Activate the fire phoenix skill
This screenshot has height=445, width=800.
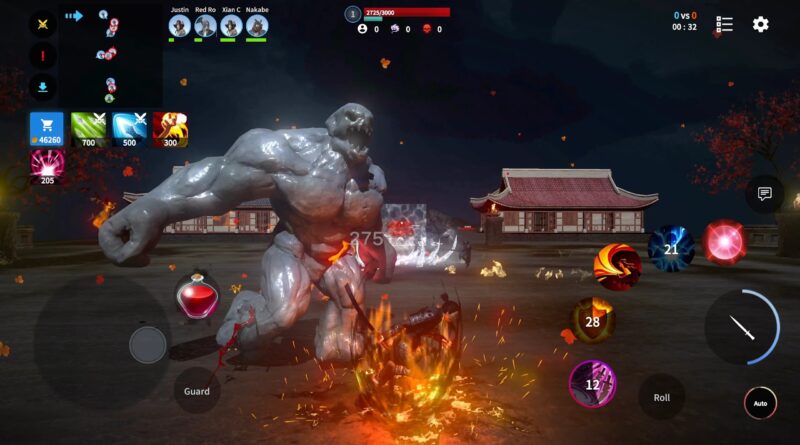[616, 266]
